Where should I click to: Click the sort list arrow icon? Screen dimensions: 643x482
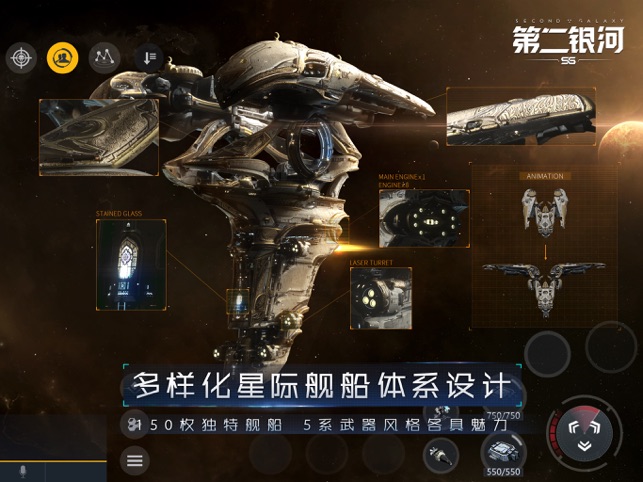point(148,57)
